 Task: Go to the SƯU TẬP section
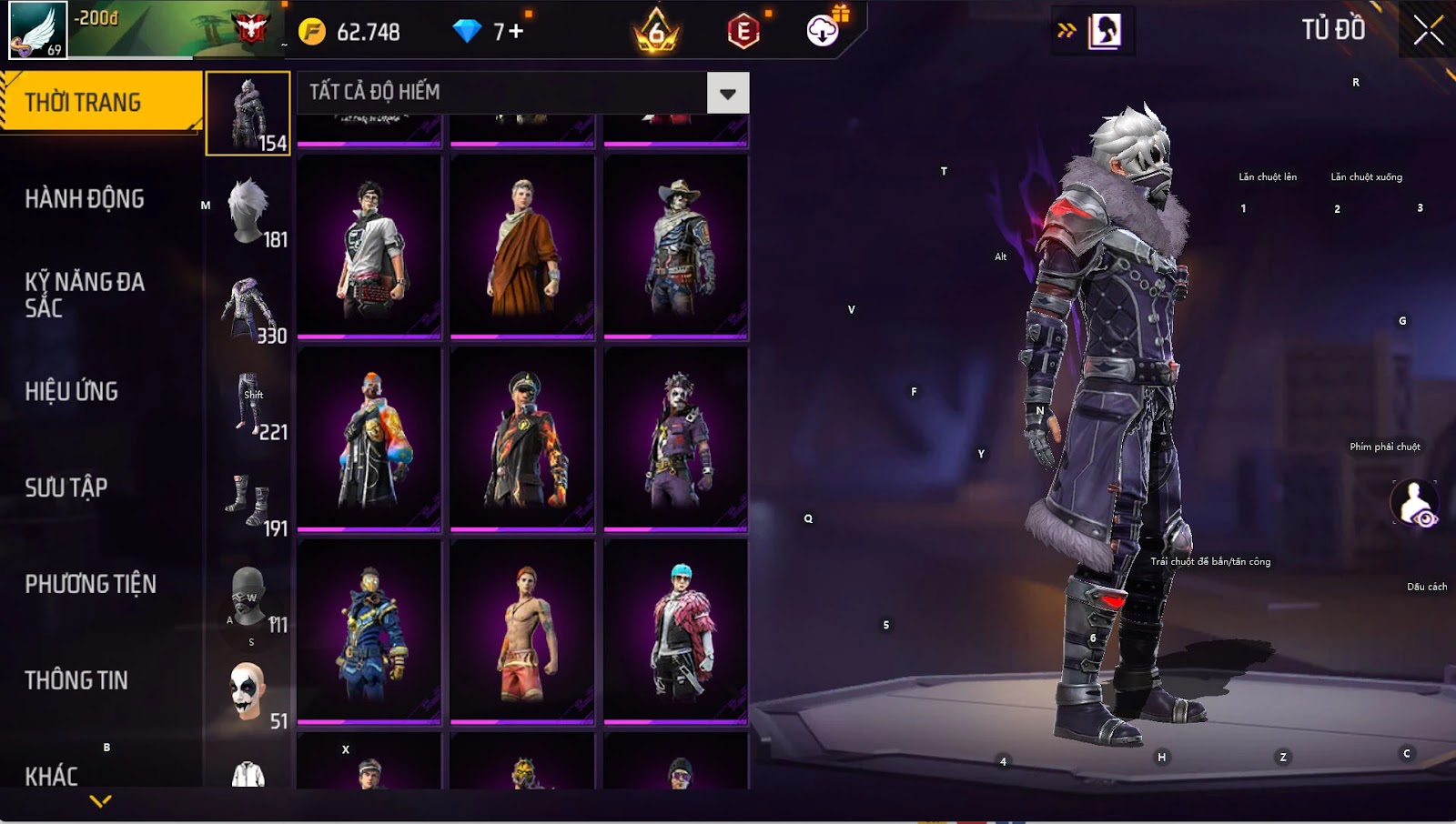pos(66,487)
